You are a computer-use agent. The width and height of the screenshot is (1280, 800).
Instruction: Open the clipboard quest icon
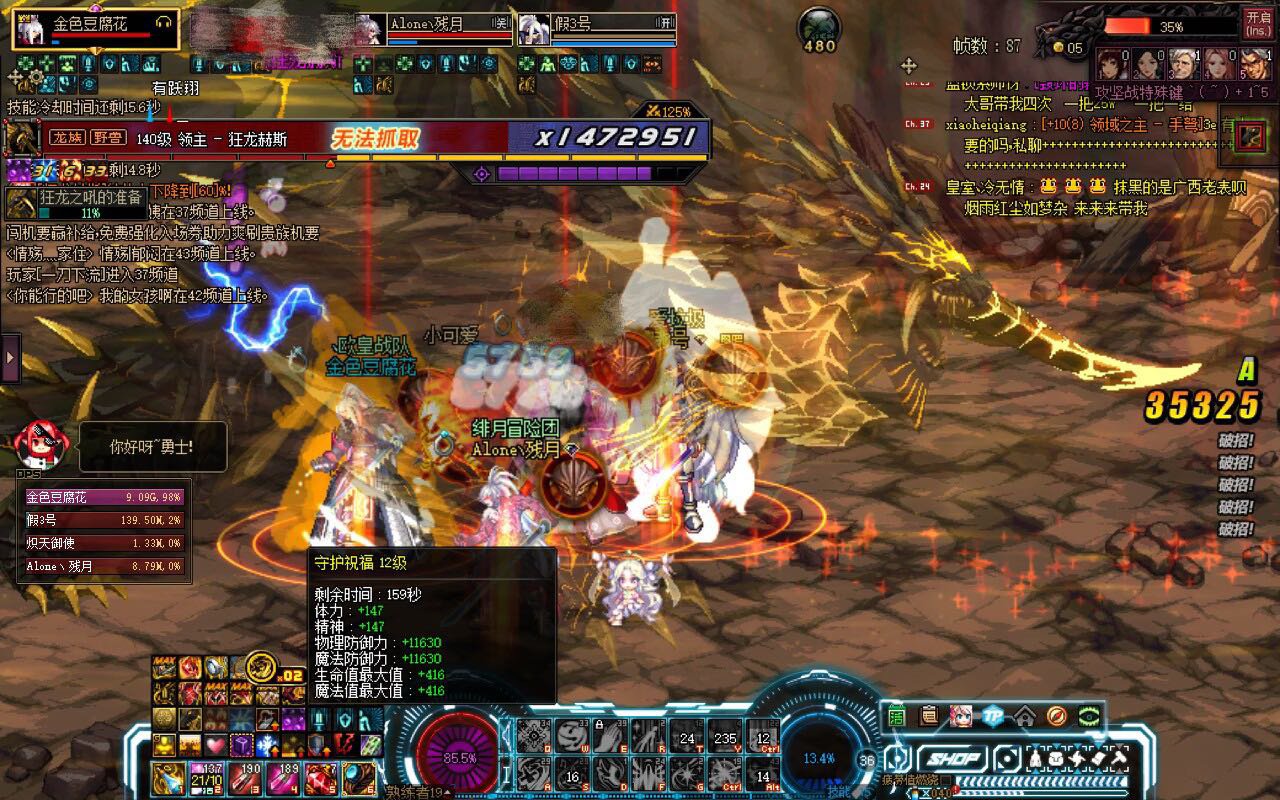coord(929,716)
